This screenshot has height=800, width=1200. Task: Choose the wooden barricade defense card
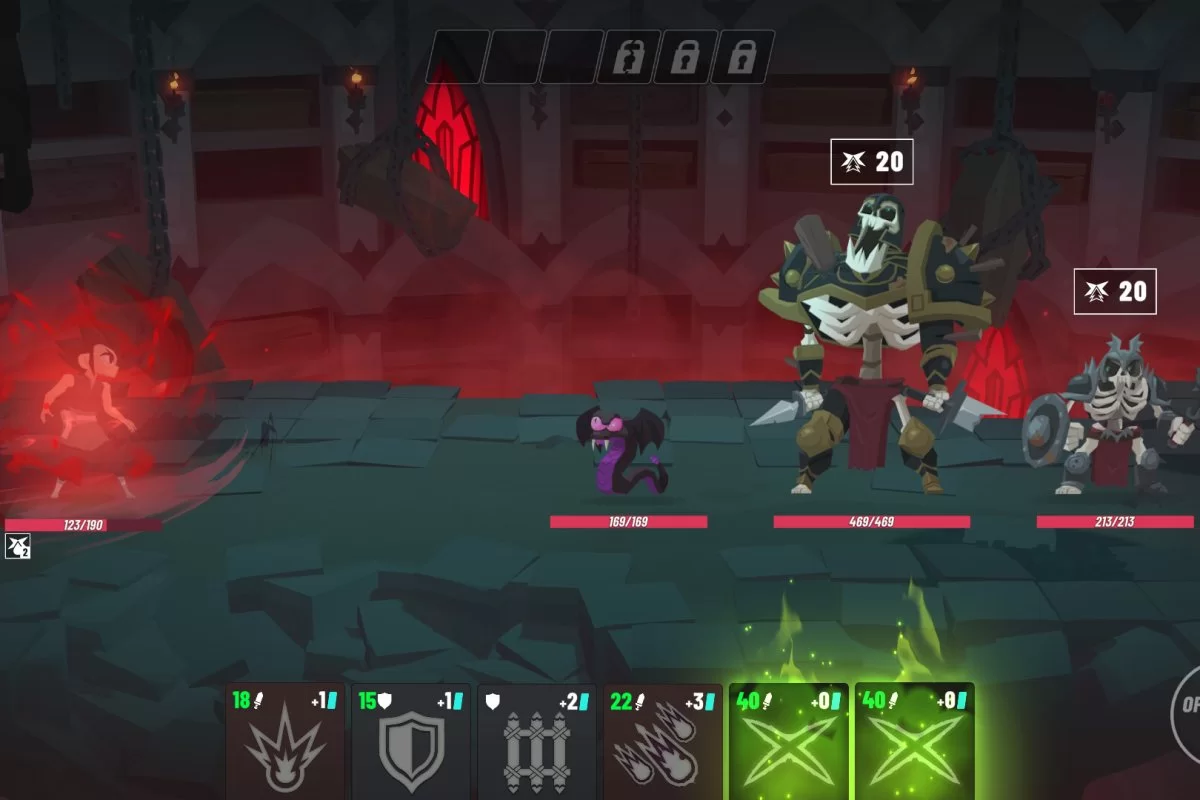click(x=537, y=742)
